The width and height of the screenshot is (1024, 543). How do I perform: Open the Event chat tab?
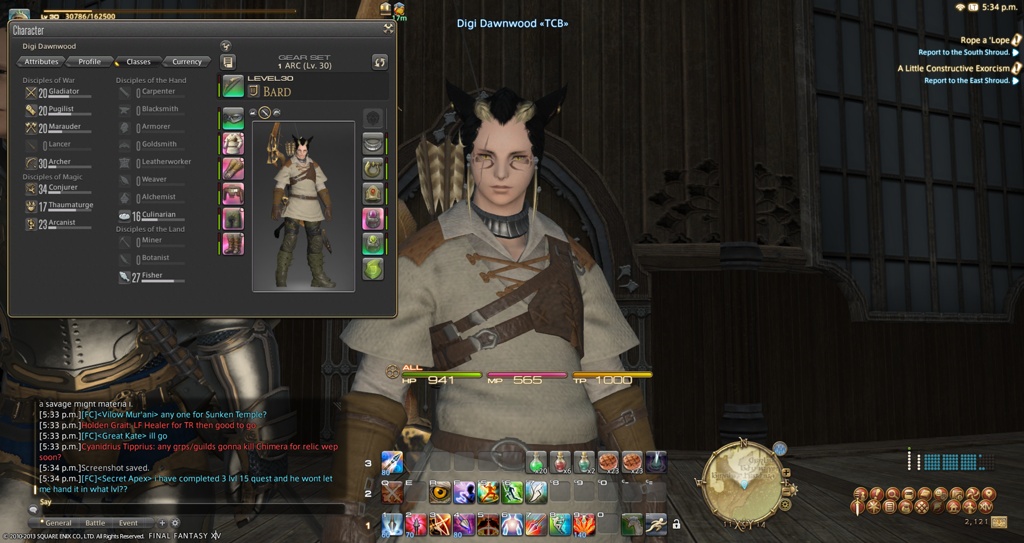[129, 523]
